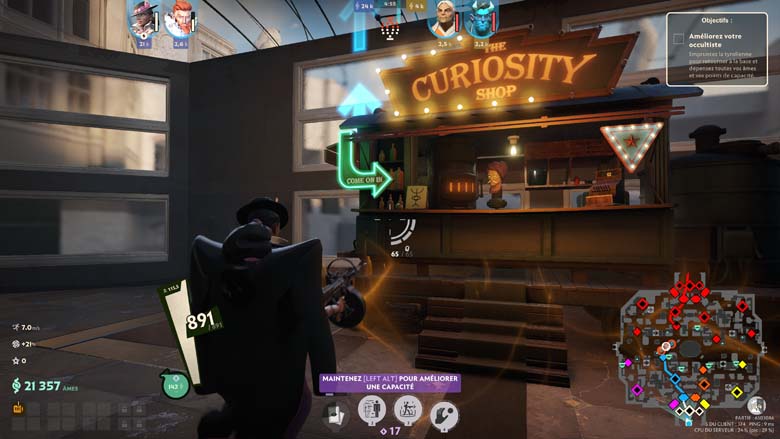Trigger the hand-throwing-ball ability icon
Screen dimensions: 780x439
click(x=443, y=412)
